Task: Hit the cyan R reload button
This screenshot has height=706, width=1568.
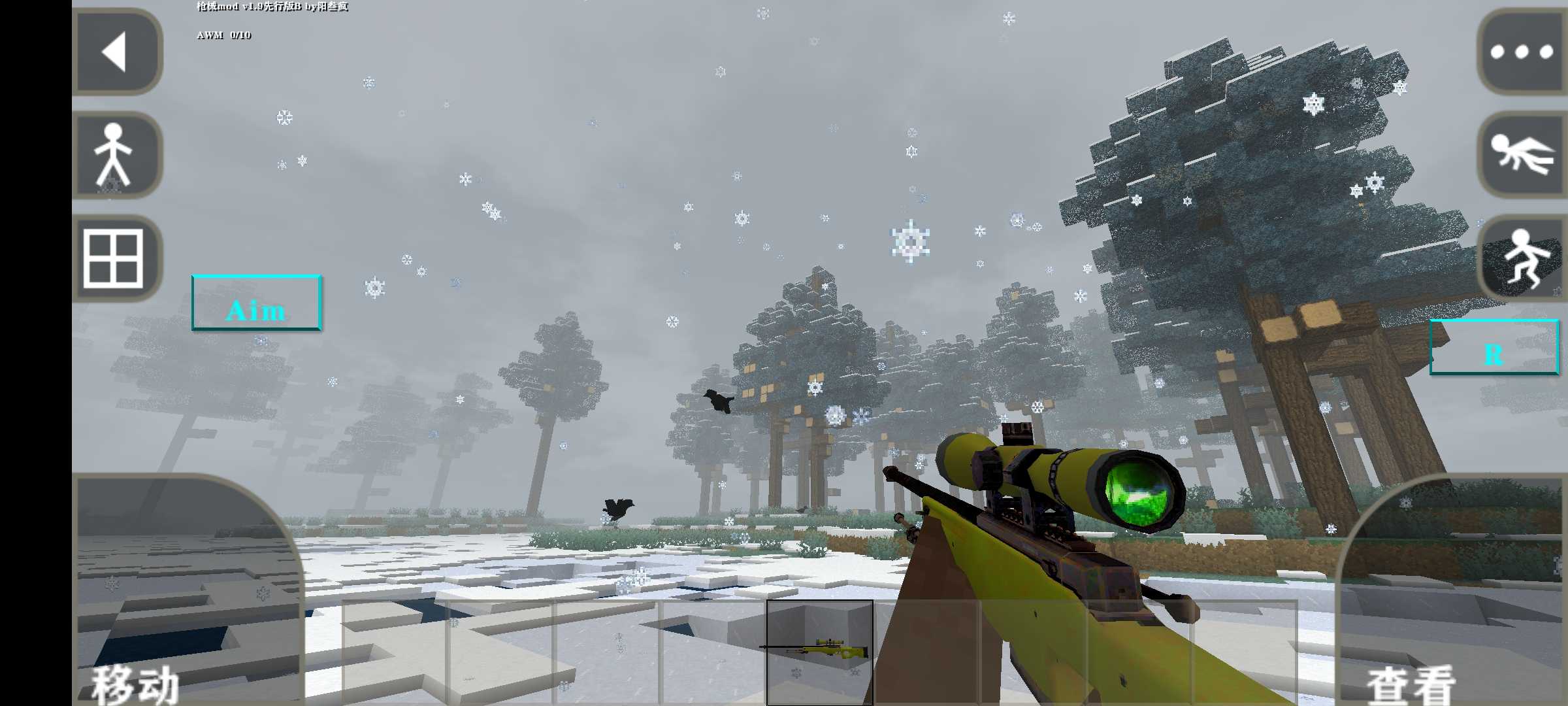Action: [1494, 347]
